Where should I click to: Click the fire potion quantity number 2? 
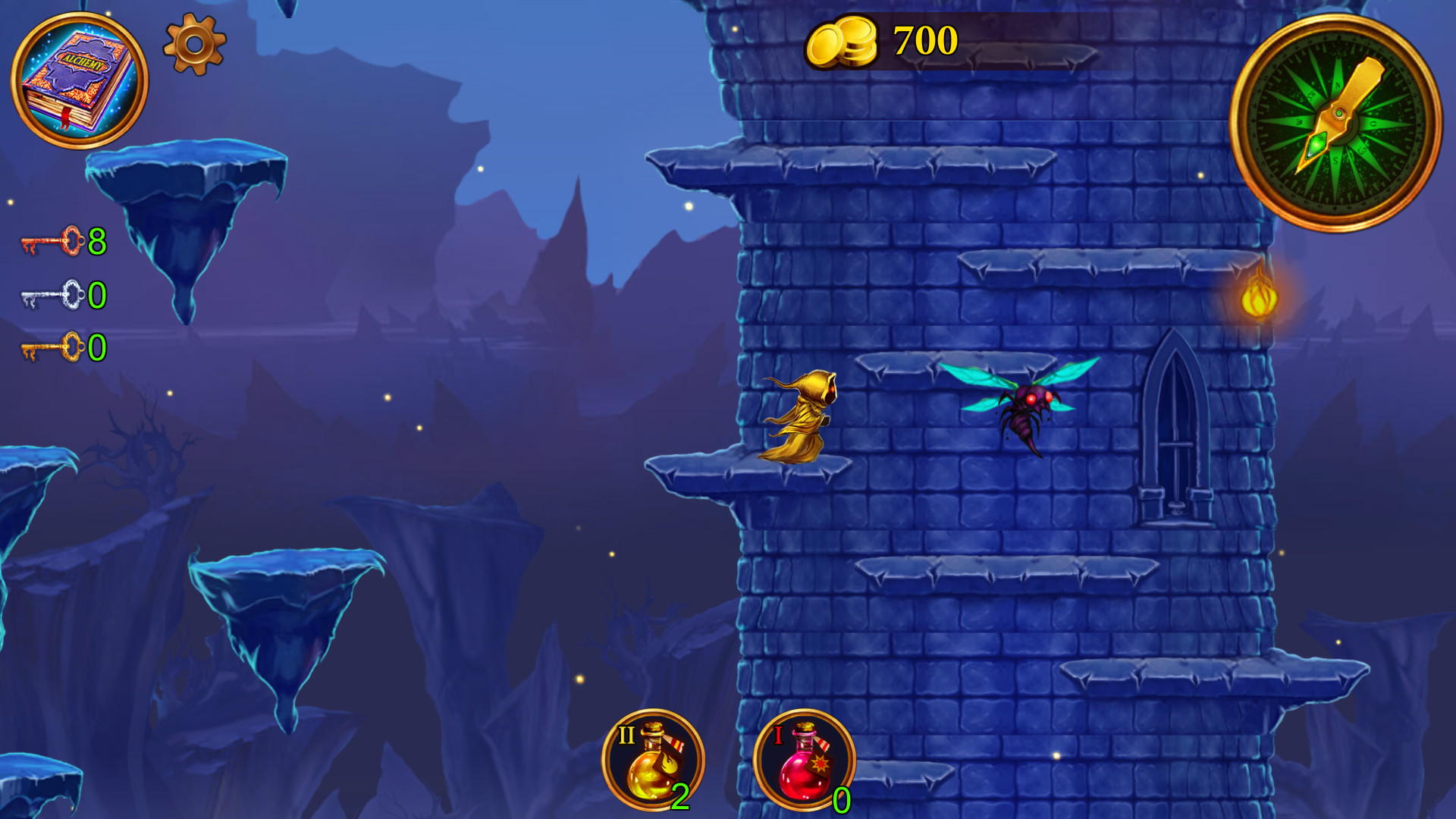[679, 798]
